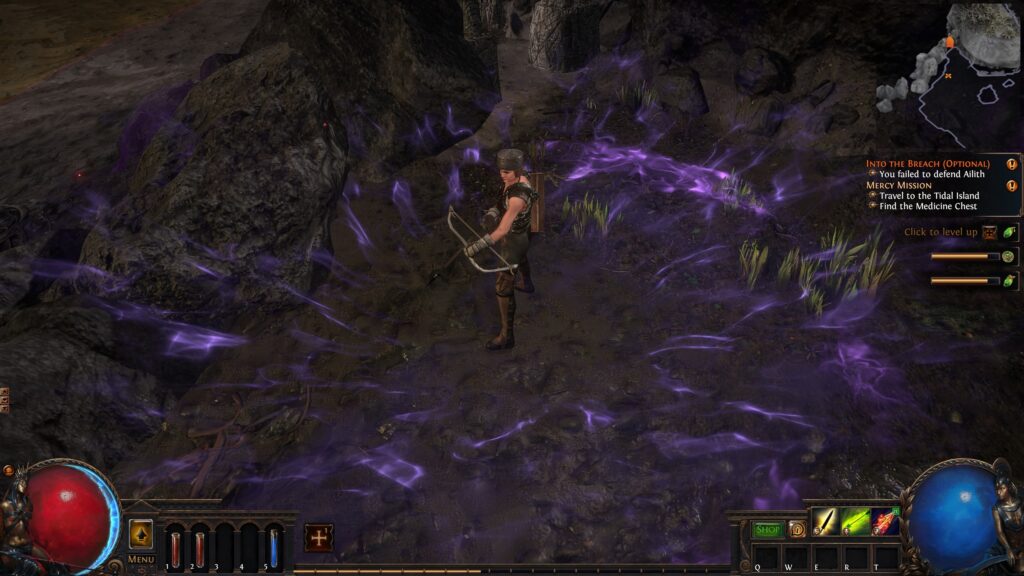1024x576 pixels.
Task: Activate the fiery arrow skill
Action: pos(885,522)
